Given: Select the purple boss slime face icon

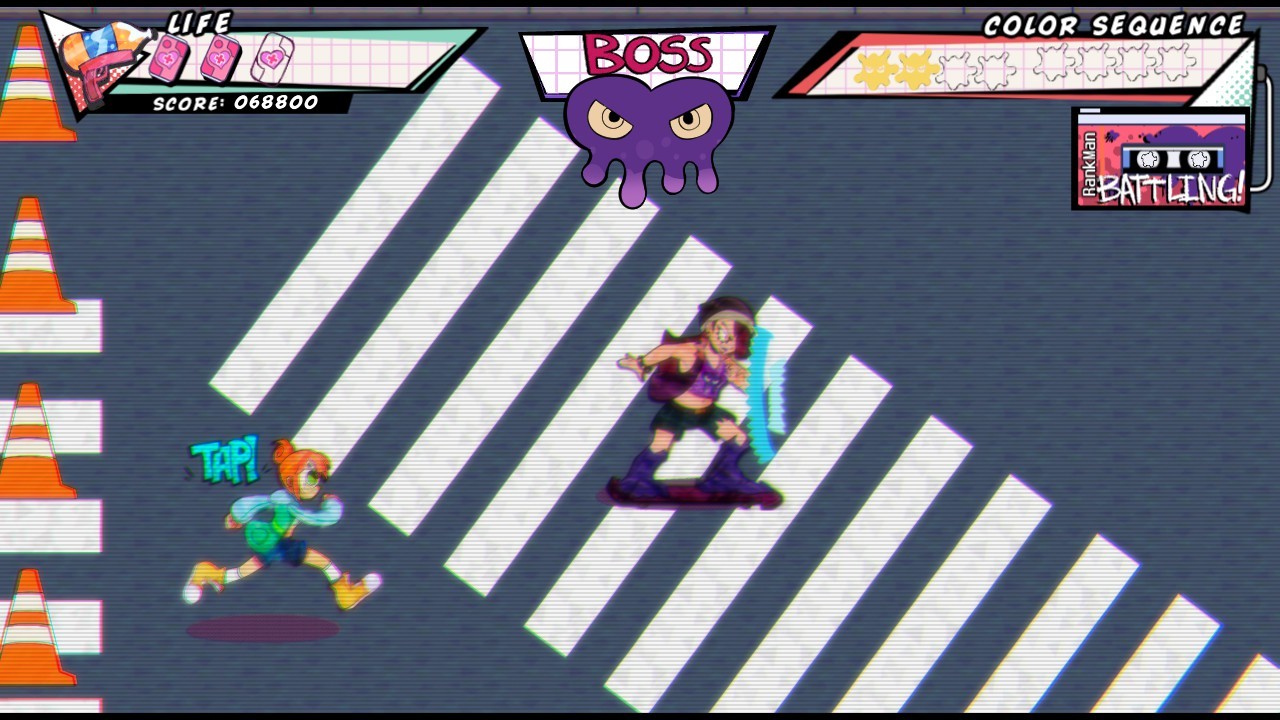Looking at the screenshot, I should (x=649, y=135).
